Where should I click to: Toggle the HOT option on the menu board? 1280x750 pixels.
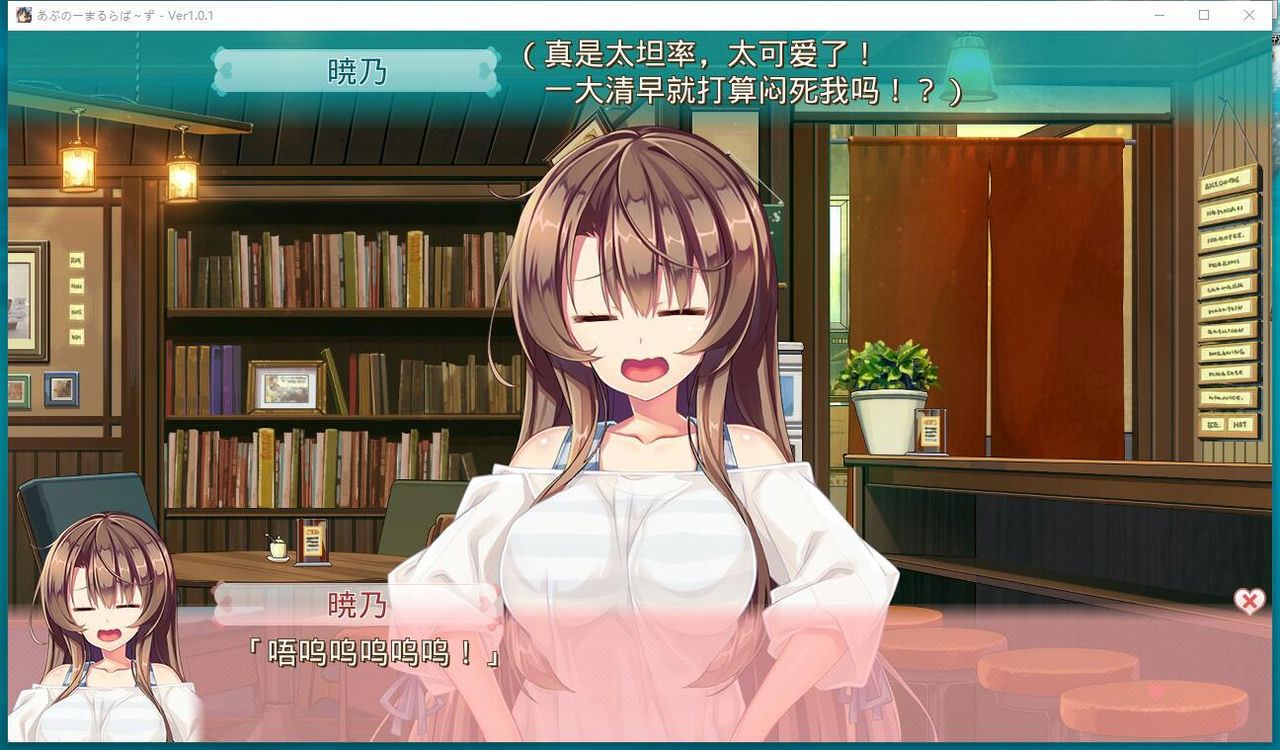coord(1240,423)
